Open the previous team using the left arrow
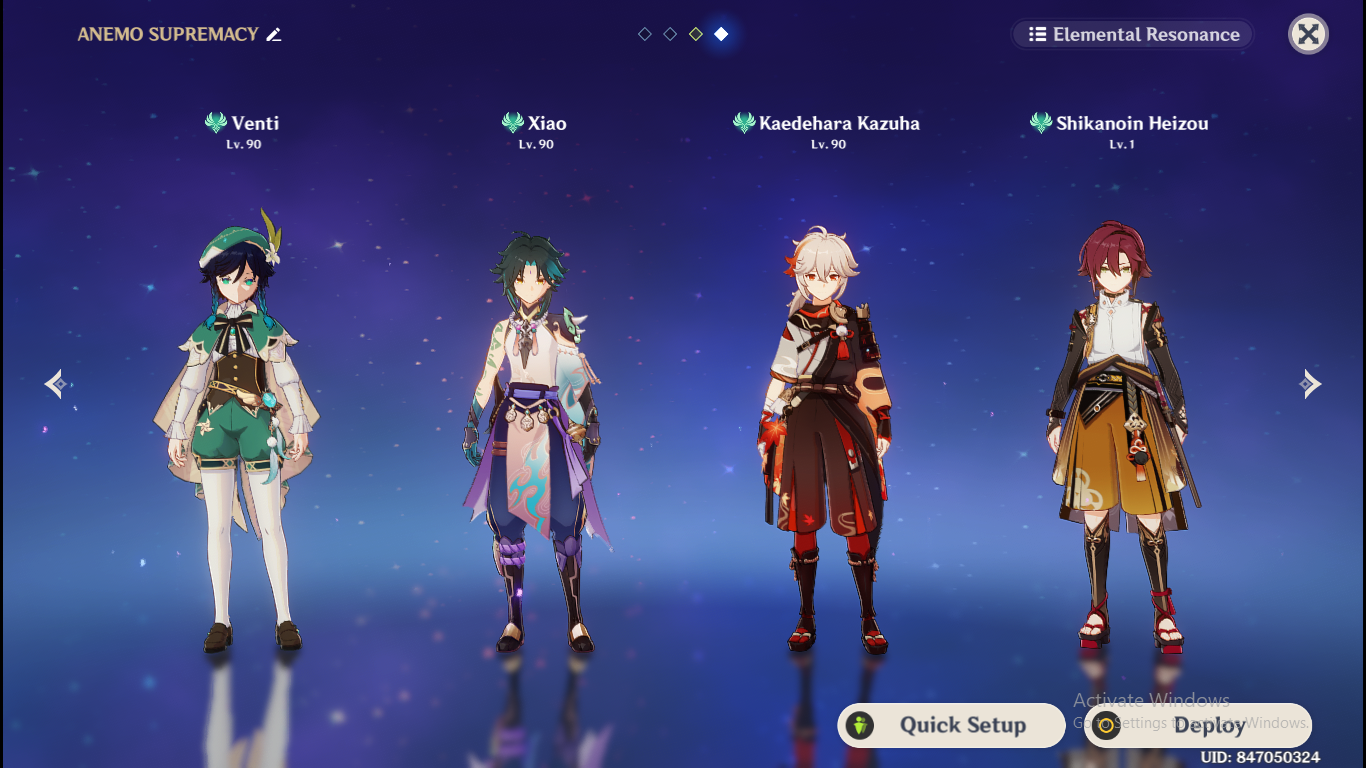 tap(55, 383)
